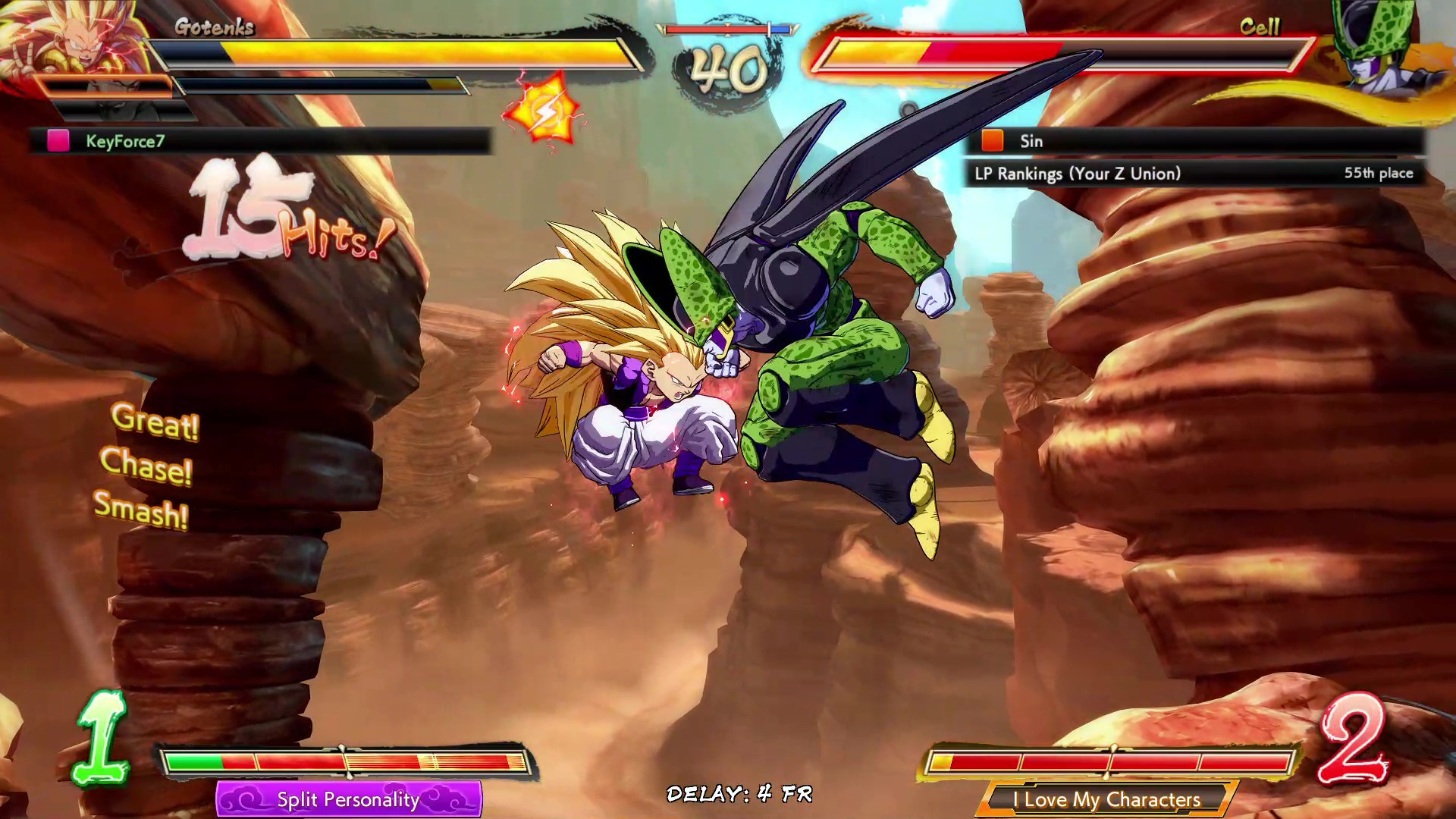Expand the 55th place ranking details

click(1379, 173)
